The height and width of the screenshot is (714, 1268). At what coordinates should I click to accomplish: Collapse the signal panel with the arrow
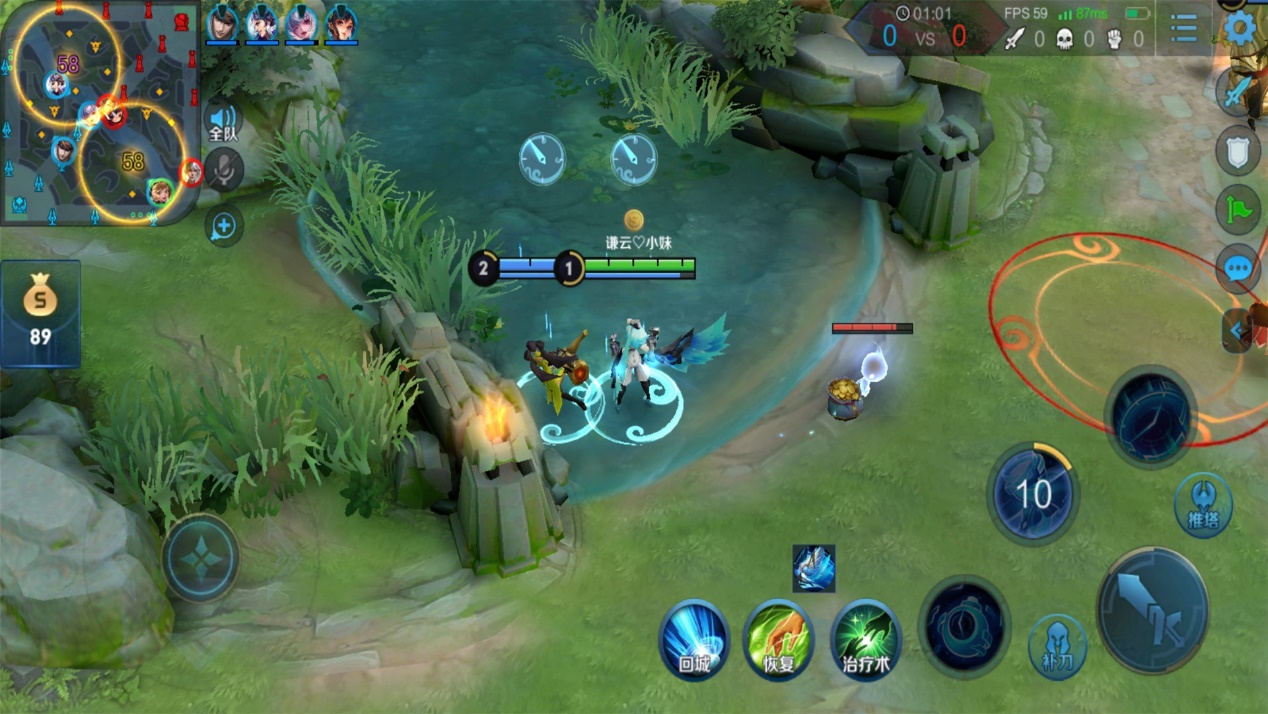pos(1237,330)
